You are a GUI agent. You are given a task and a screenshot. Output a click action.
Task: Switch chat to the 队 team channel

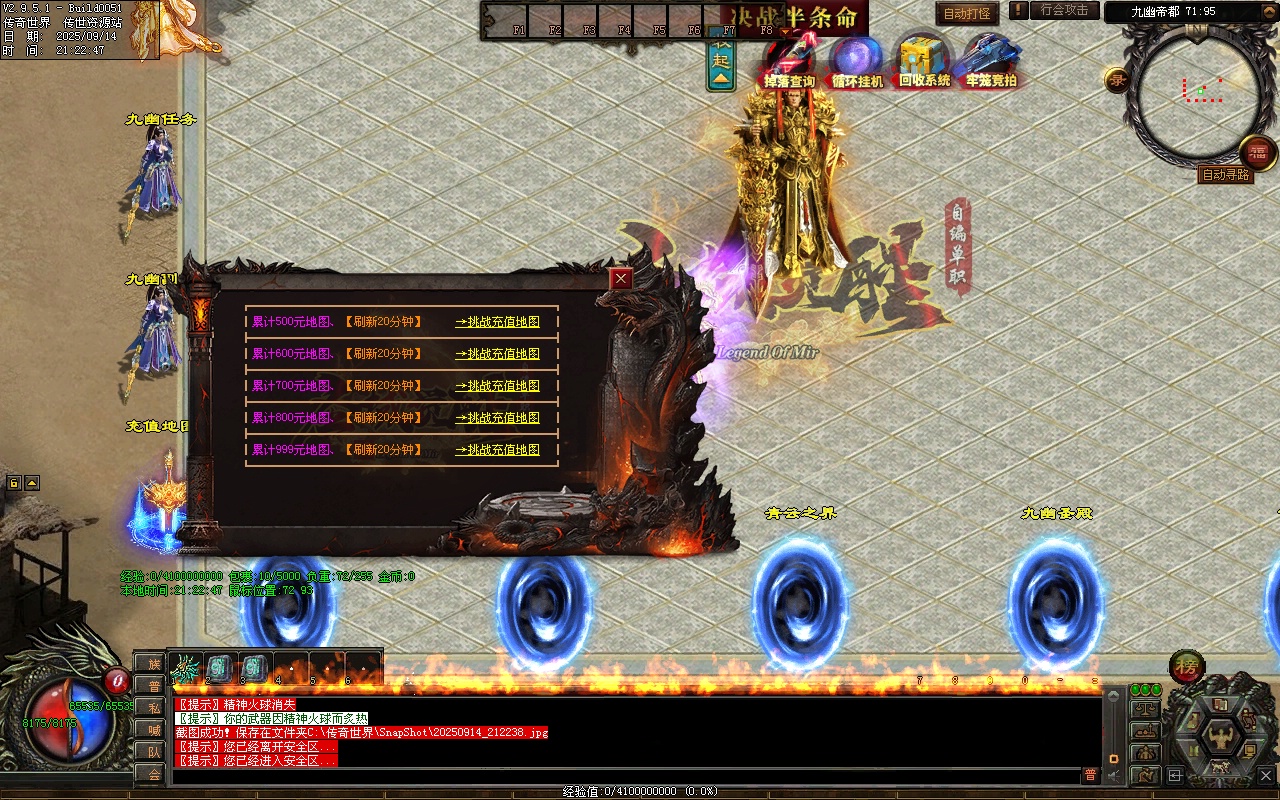point(154,751)
